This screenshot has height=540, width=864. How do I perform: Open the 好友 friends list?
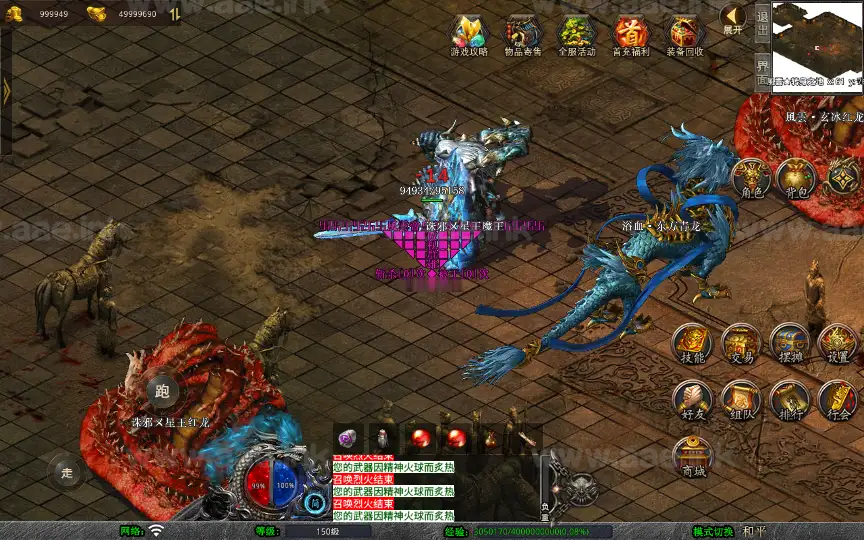692,399
